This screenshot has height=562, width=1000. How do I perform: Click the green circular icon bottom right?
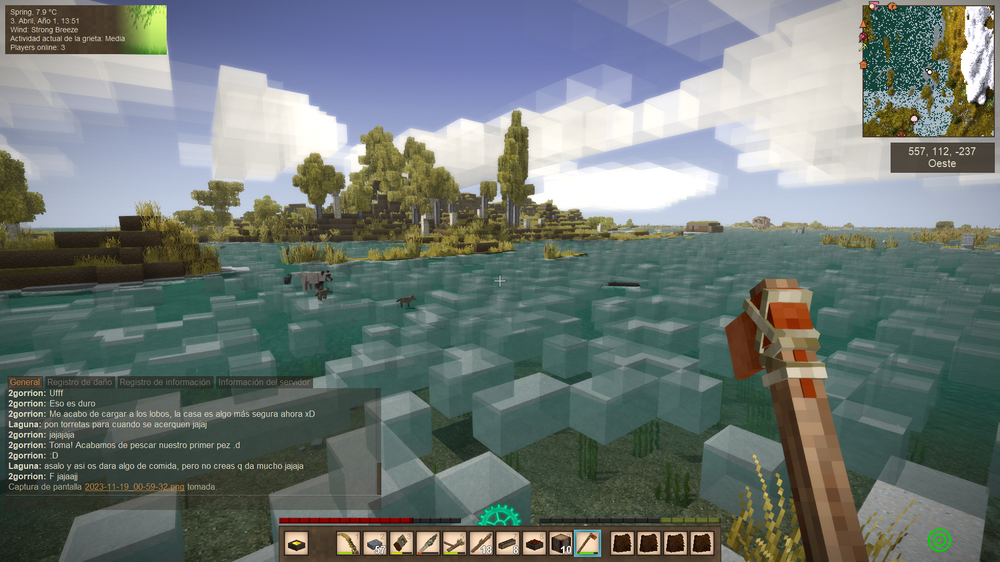[x=939, y=540]
